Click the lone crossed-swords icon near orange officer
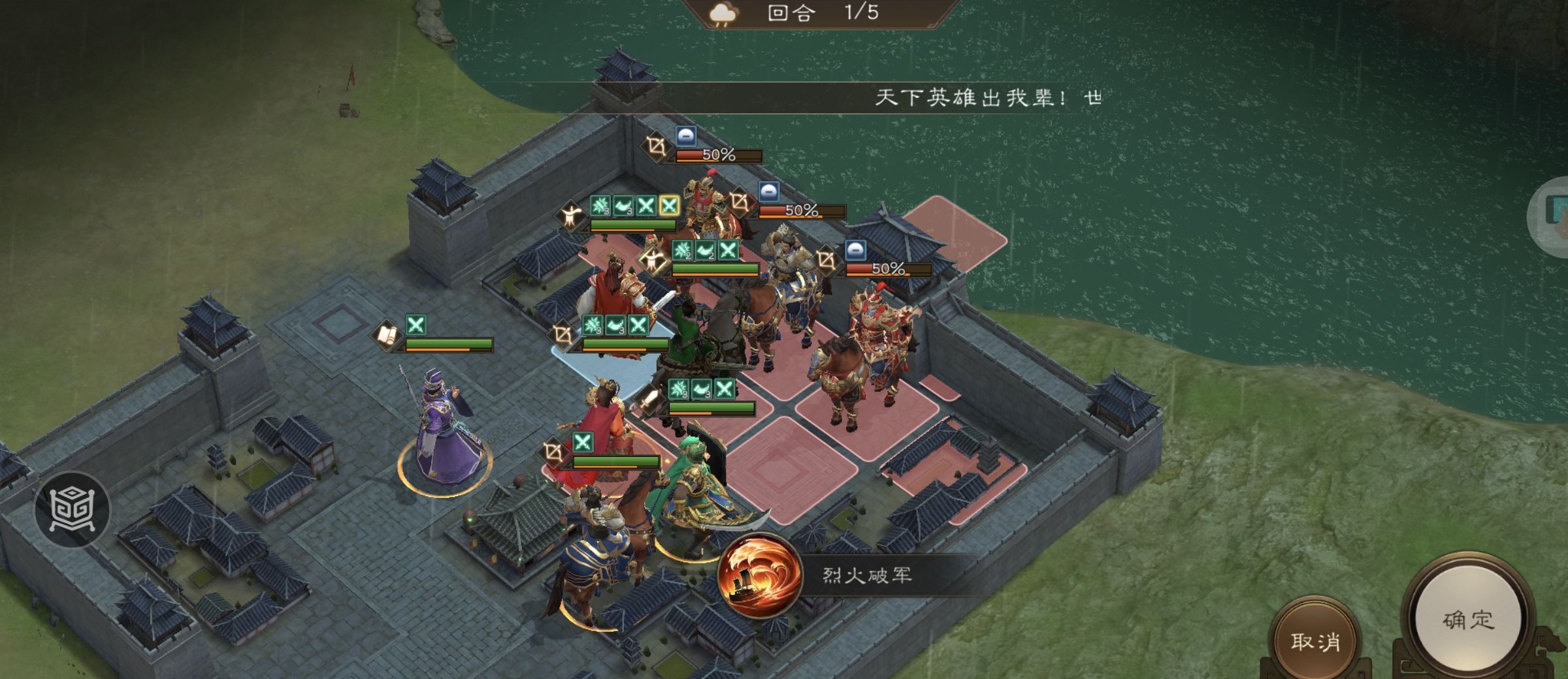Viewport: 1568px width, 679px height. coord(583,442)
